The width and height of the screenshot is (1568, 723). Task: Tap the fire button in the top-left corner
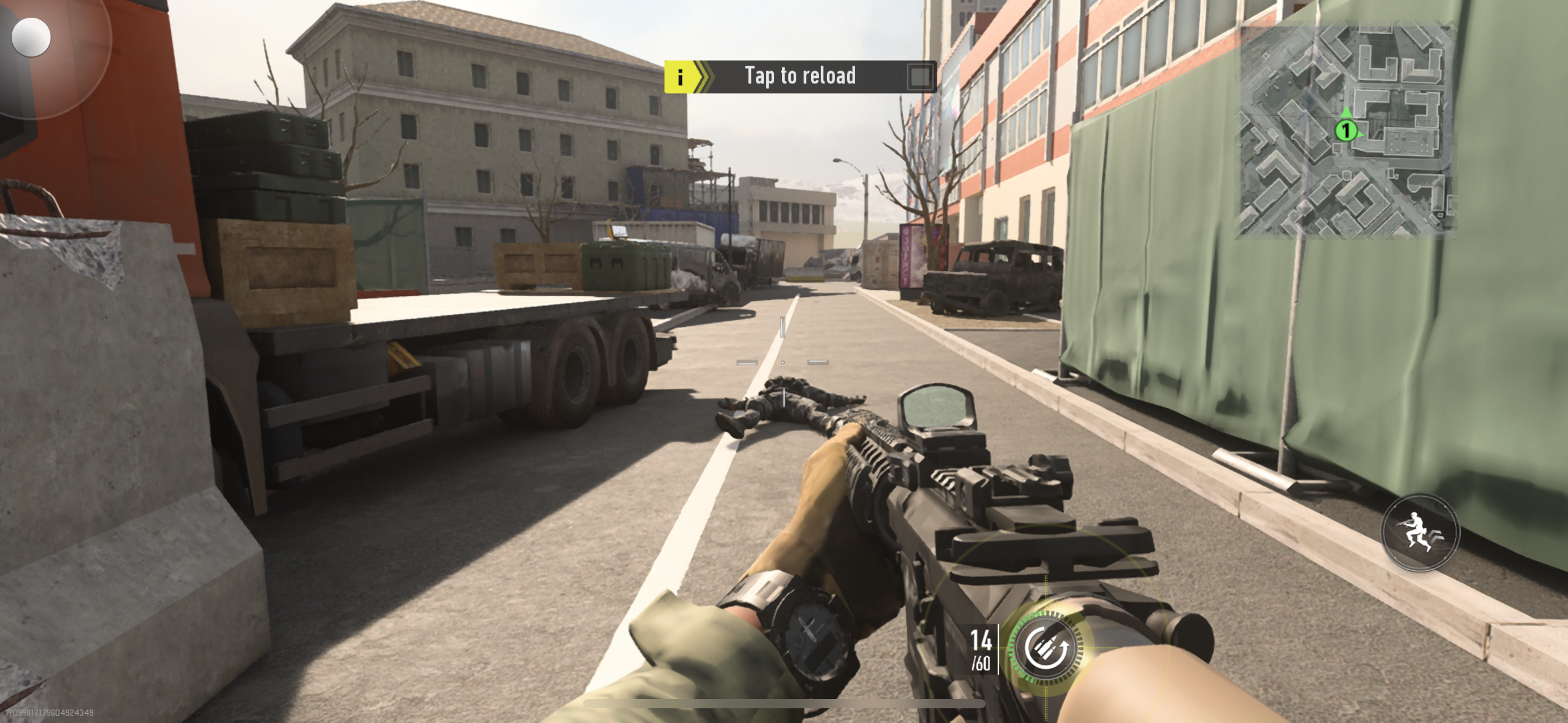click(37, 38)
